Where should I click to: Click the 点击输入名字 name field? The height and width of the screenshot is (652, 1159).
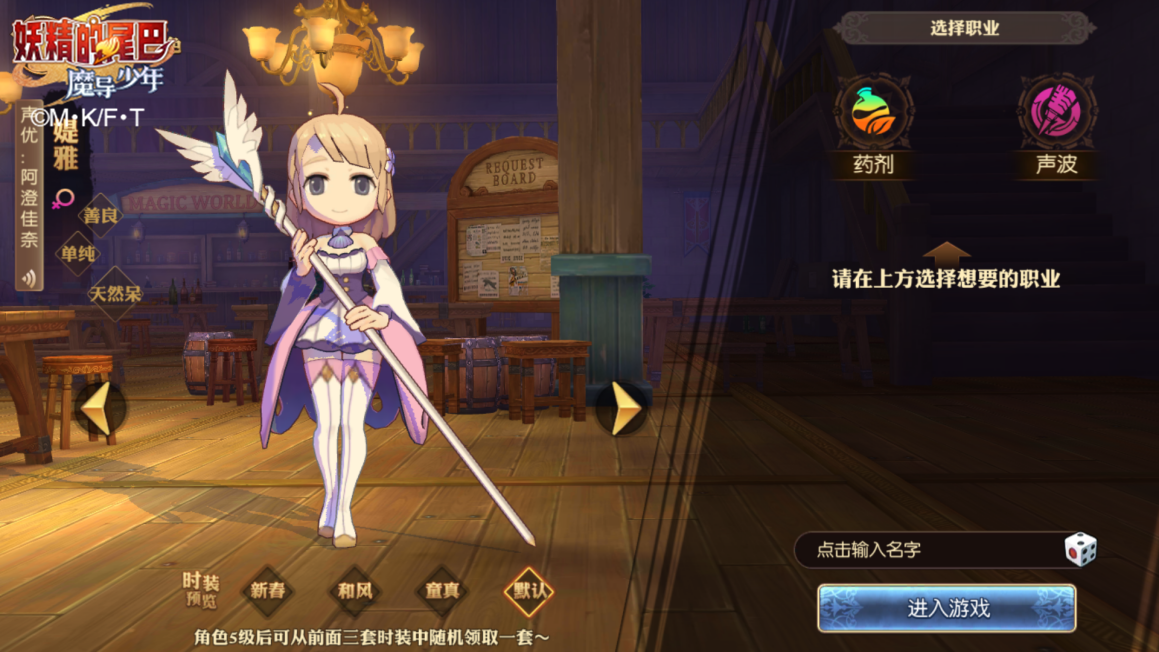pyautogui.click(x=930, y=550)
